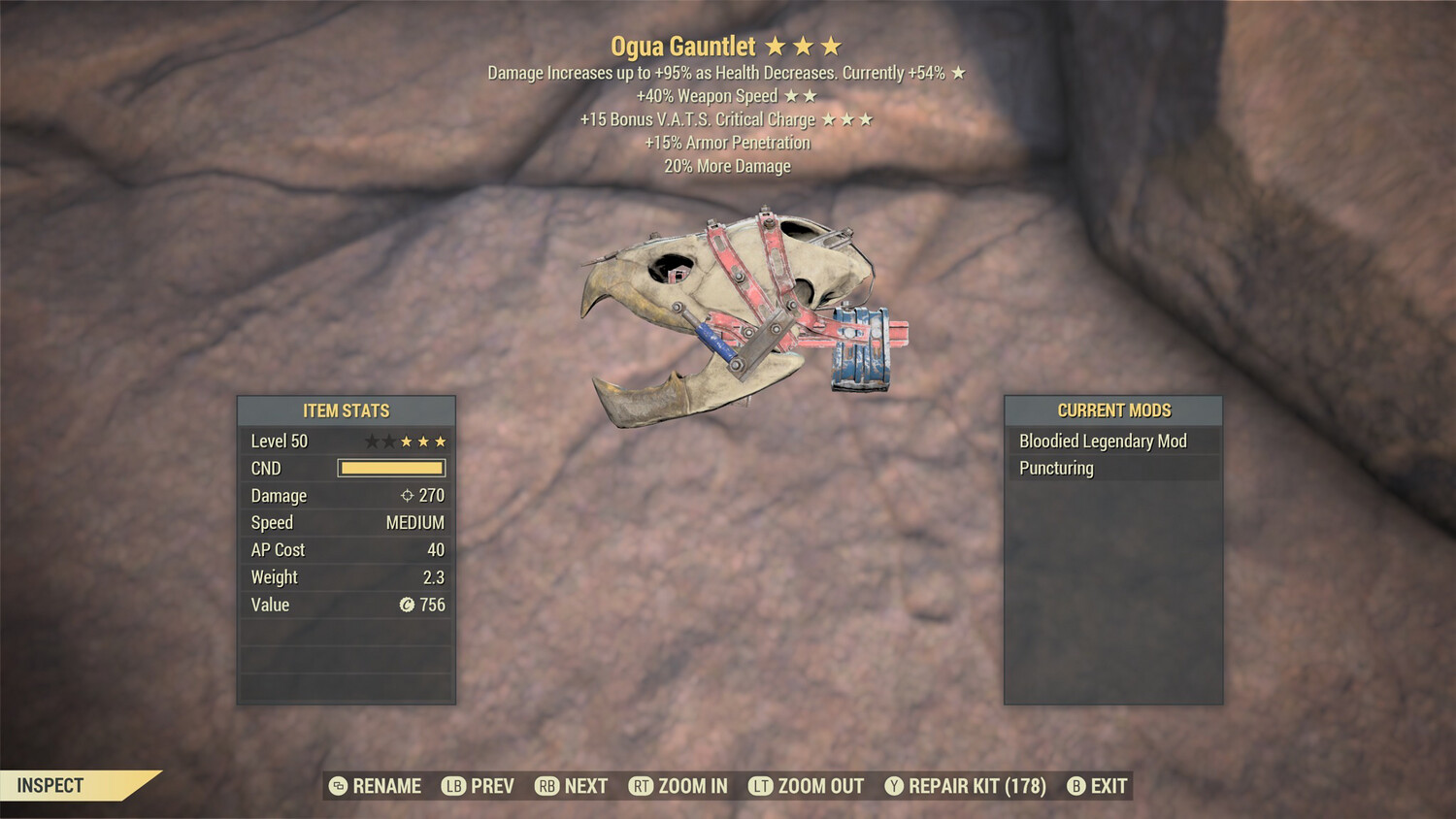Click the yellow CND condition bar
Viewport: 1456px width, 819px height.
[392, 468]
